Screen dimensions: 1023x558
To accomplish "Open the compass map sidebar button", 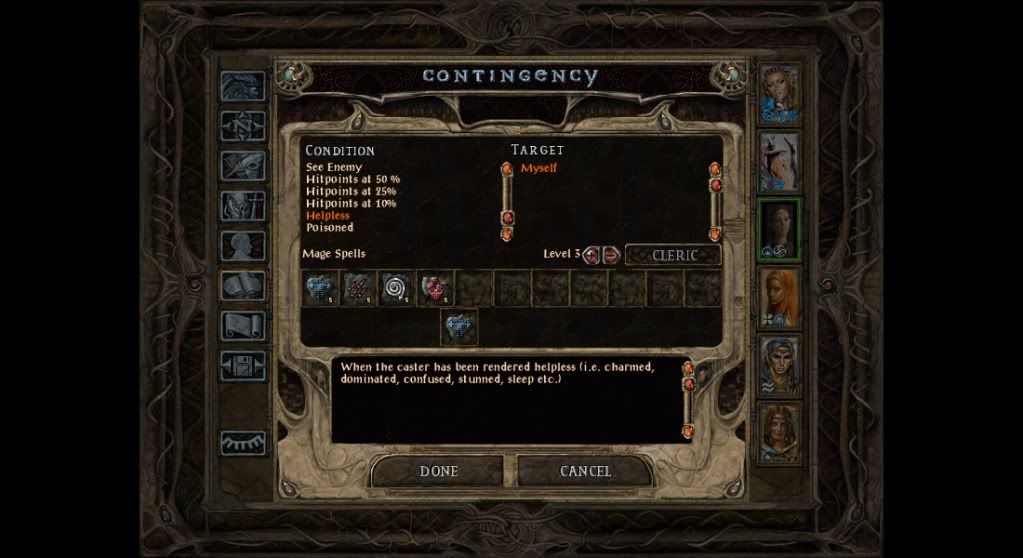I will pos(243,126).
